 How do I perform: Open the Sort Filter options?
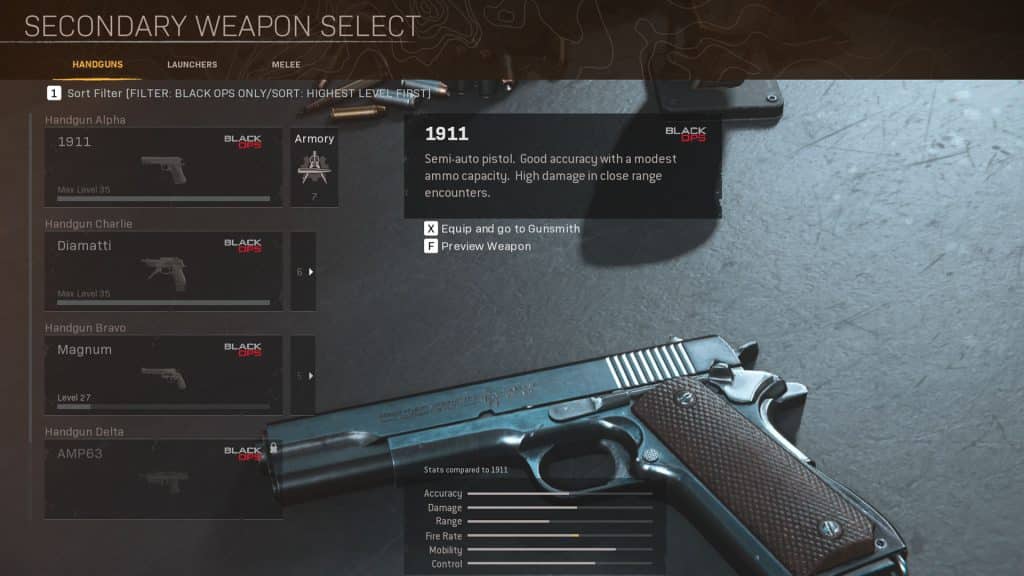(x=238, y=93)
